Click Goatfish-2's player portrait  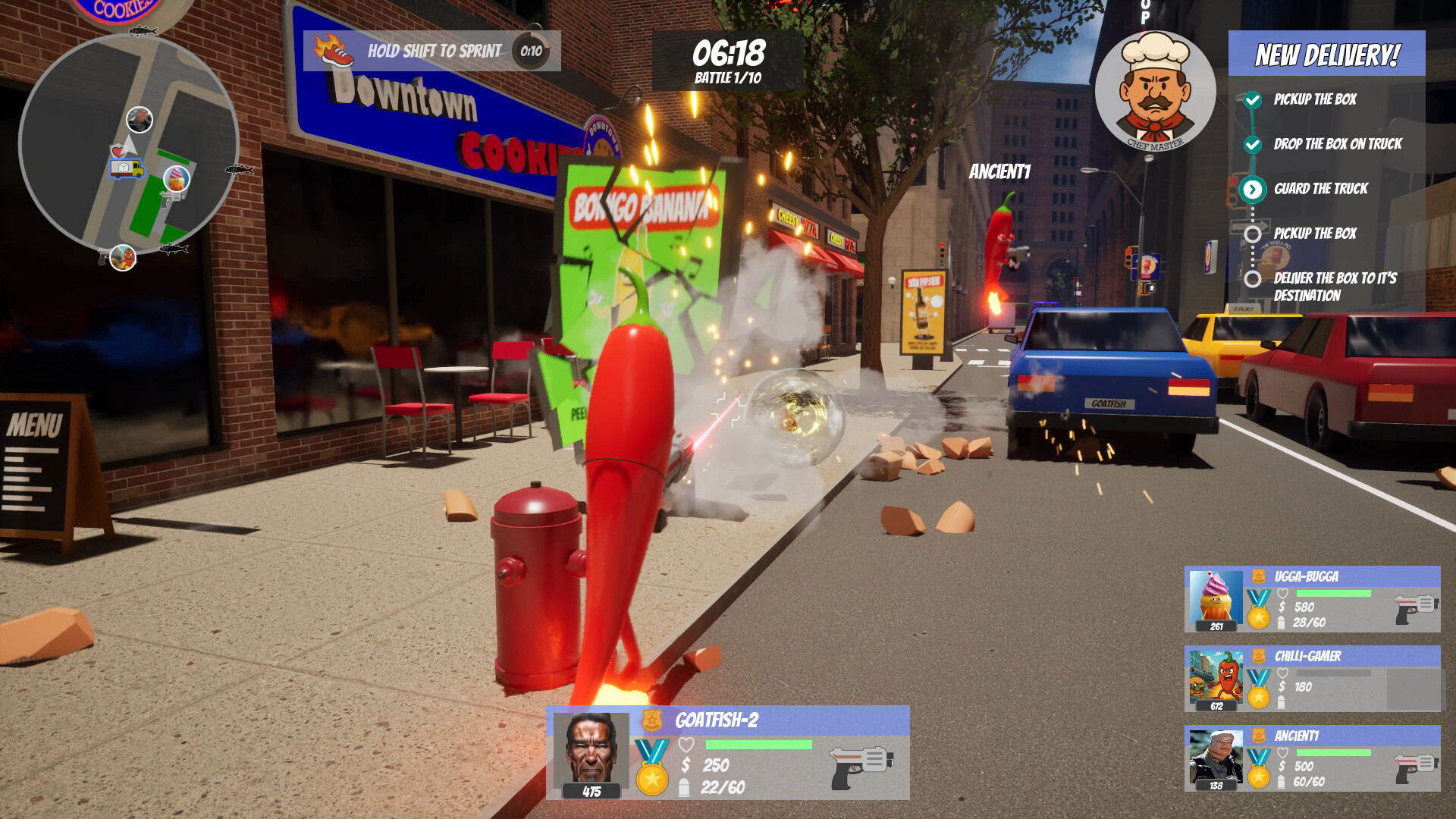[x=591, y=751]
